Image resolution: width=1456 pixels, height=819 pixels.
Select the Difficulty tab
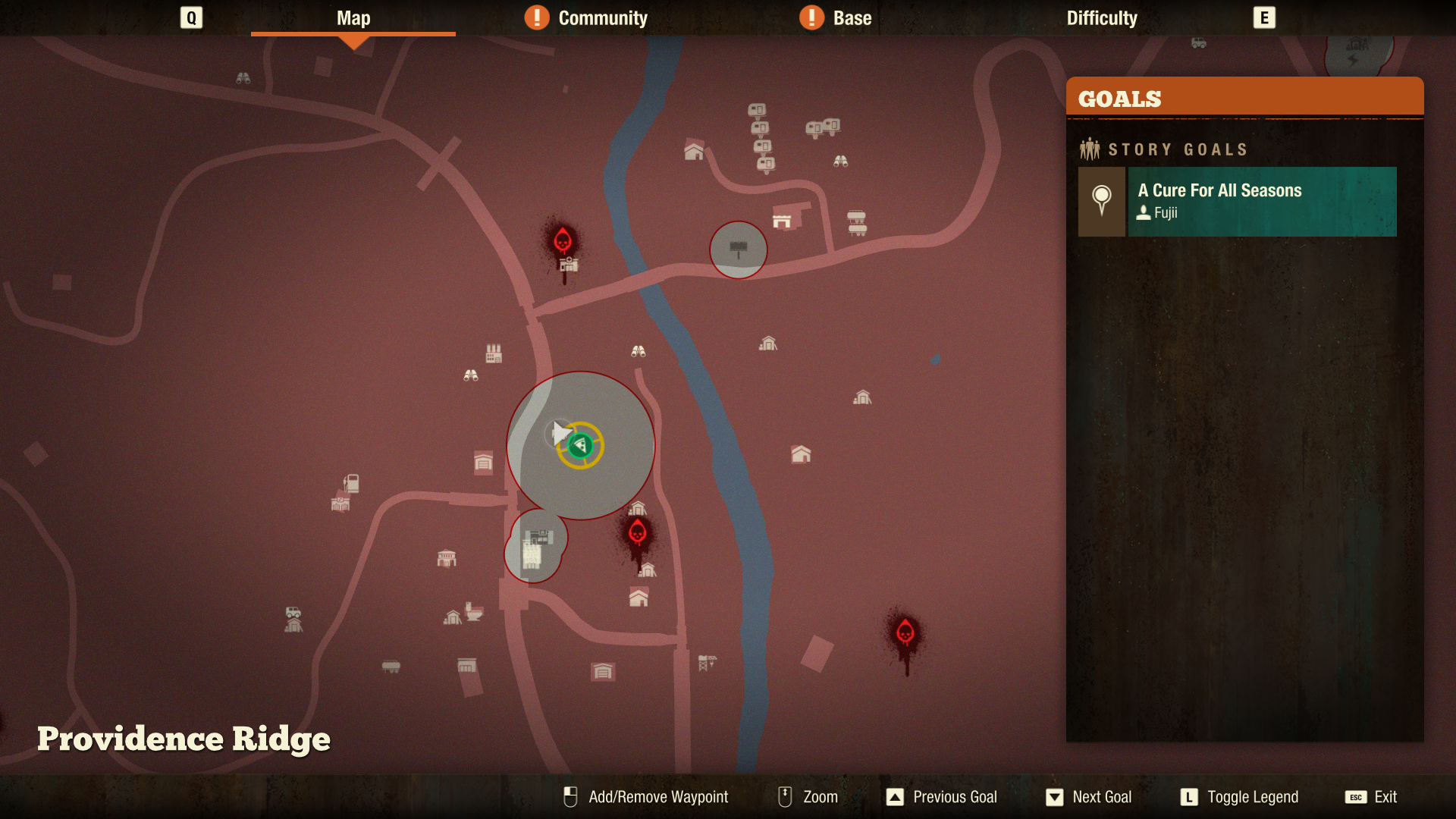coord(1101,18)
